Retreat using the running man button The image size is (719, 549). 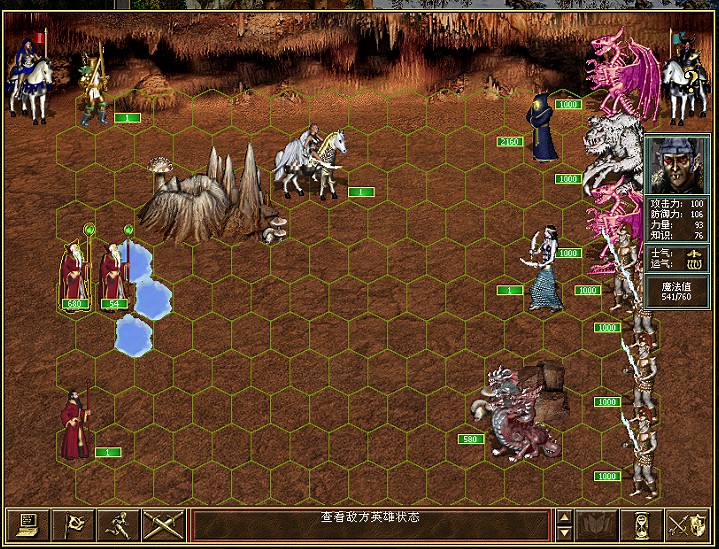118,524
